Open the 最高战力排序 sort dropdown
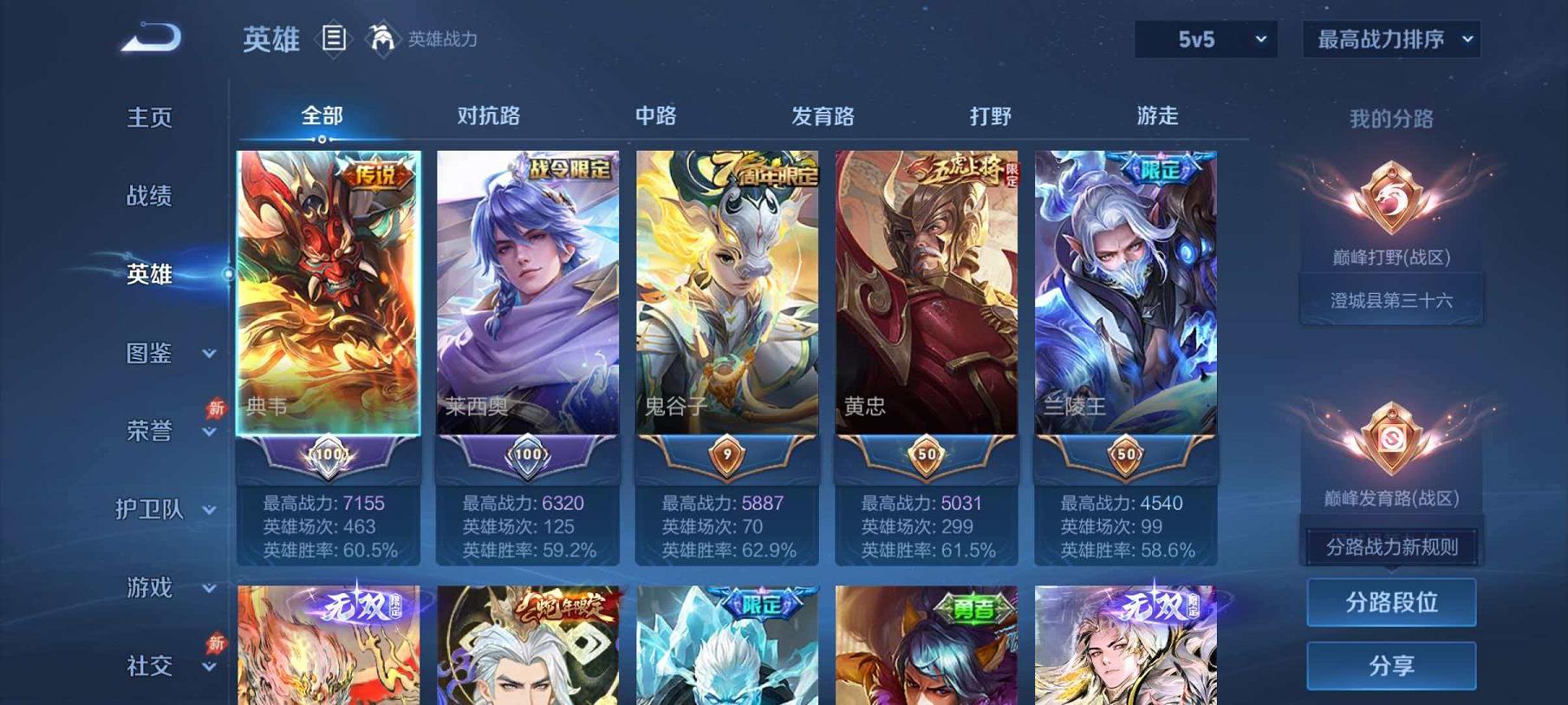The image size is (1568, 705). pos(1389,39)
